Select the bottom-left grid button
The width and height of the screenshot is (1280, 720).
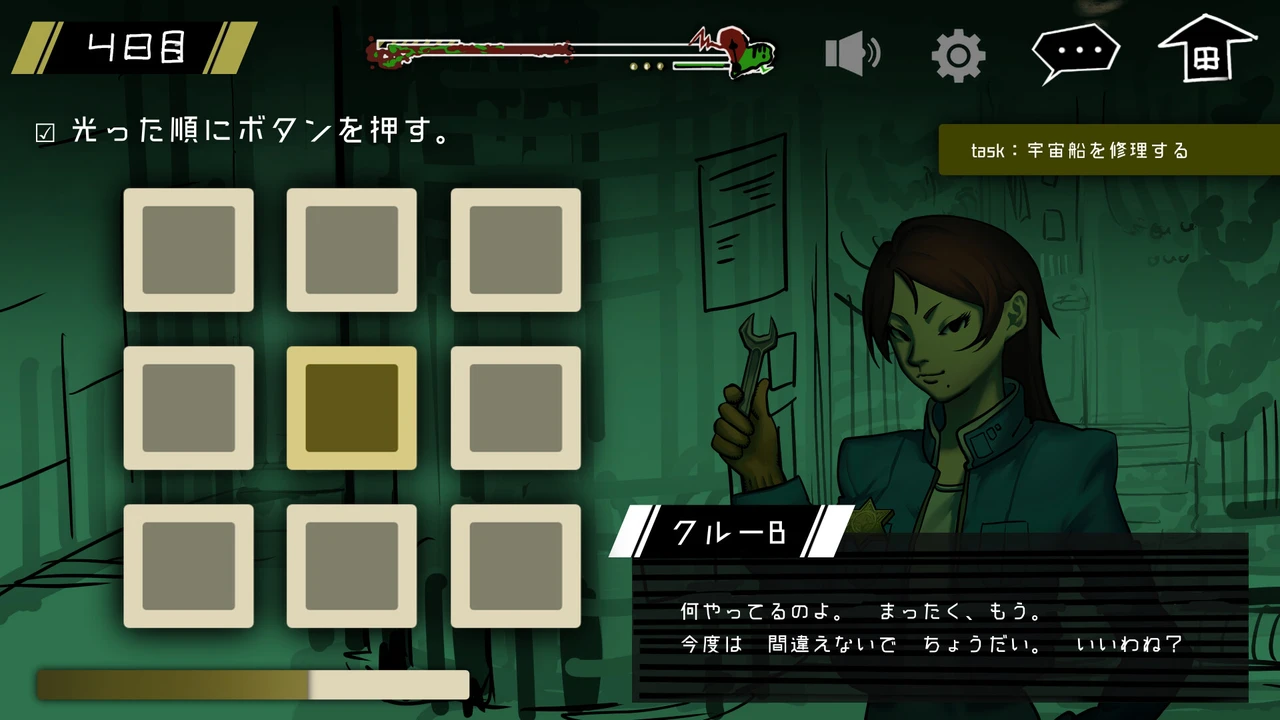(x=188, y=566)
